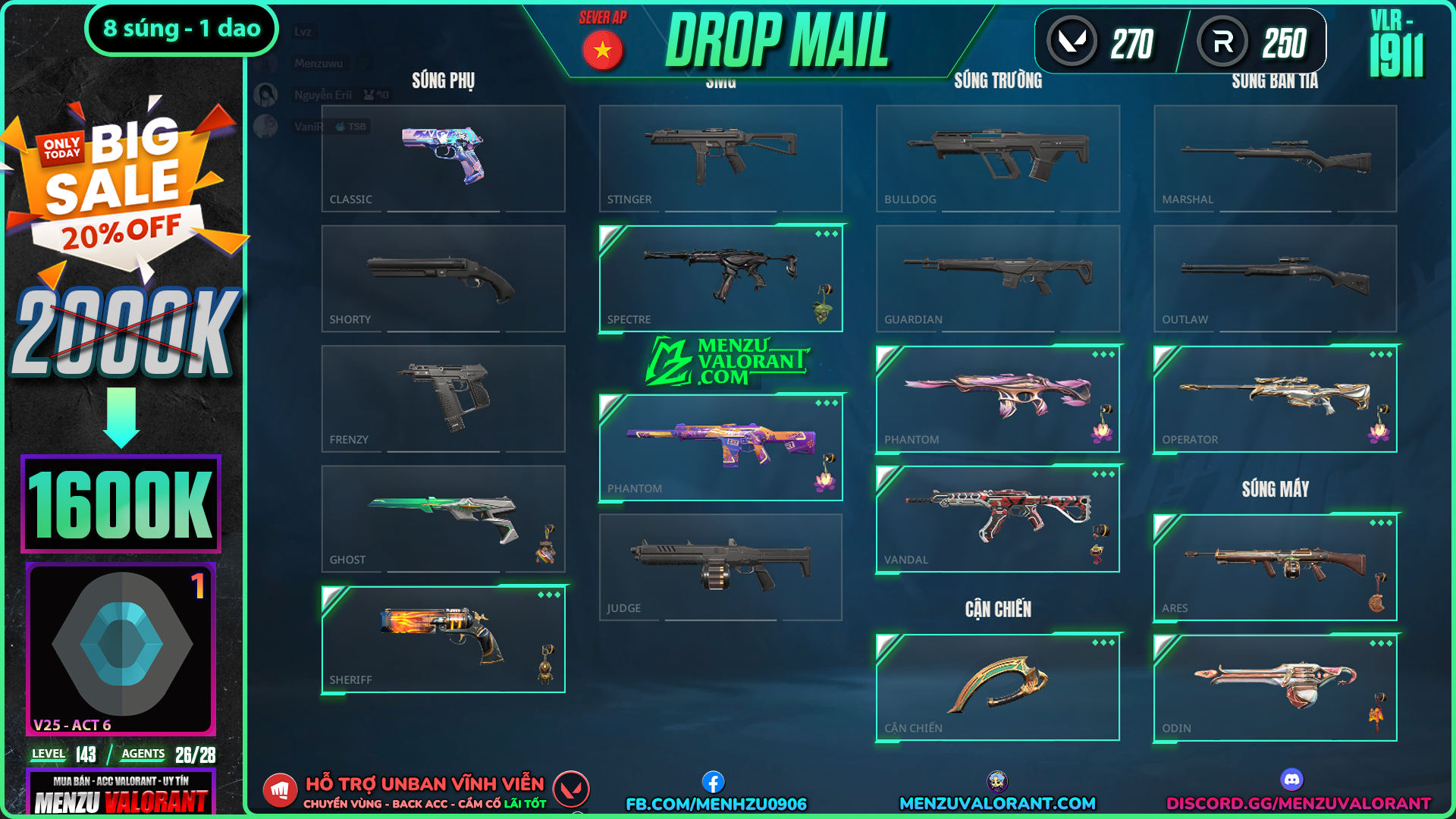Select the Bulldog rifle slot
Viewport: 1456px width, 819px height.
pos(998,158)
